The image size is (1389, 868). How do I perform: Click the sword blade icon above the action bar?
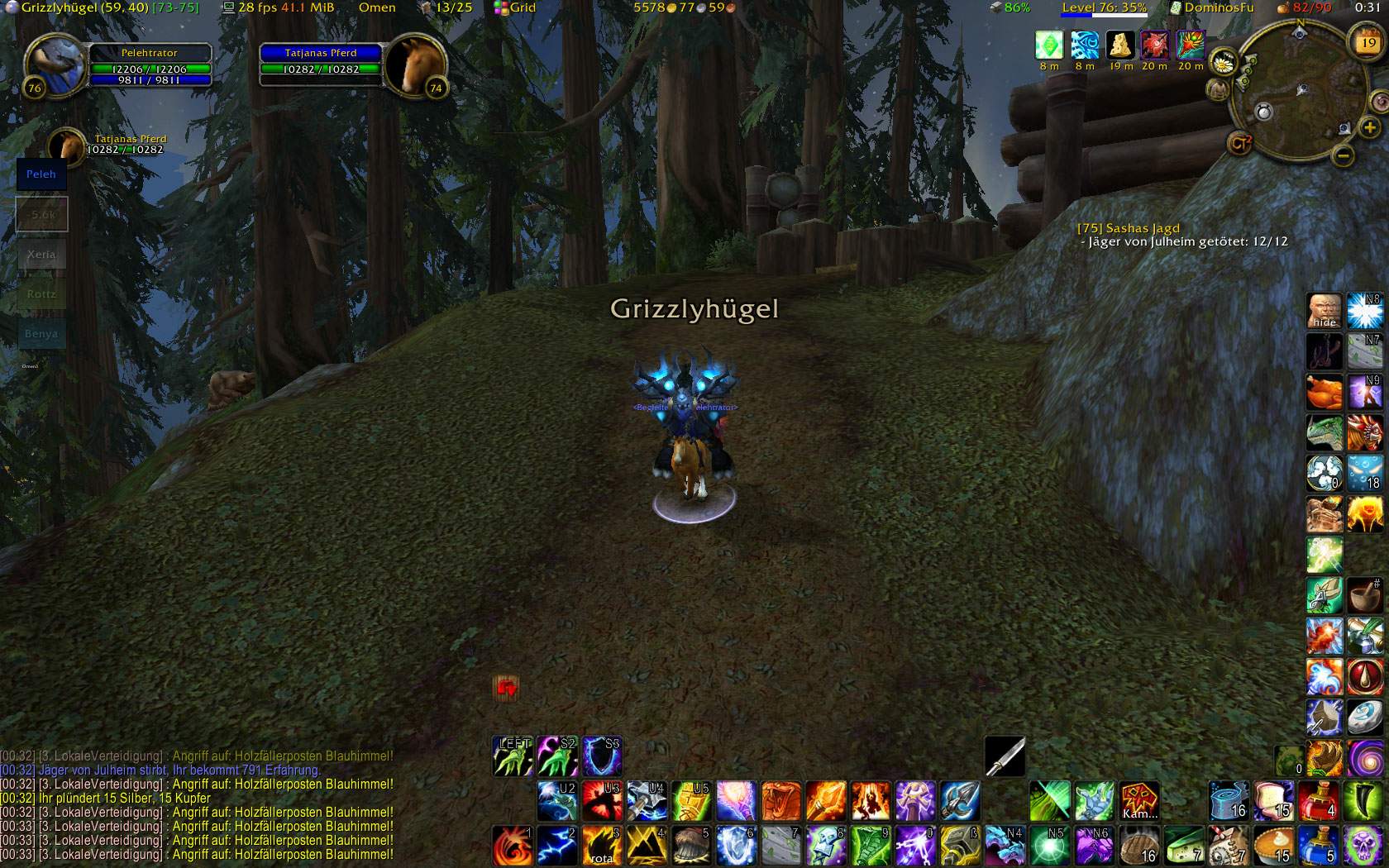tap(1005, 756)
